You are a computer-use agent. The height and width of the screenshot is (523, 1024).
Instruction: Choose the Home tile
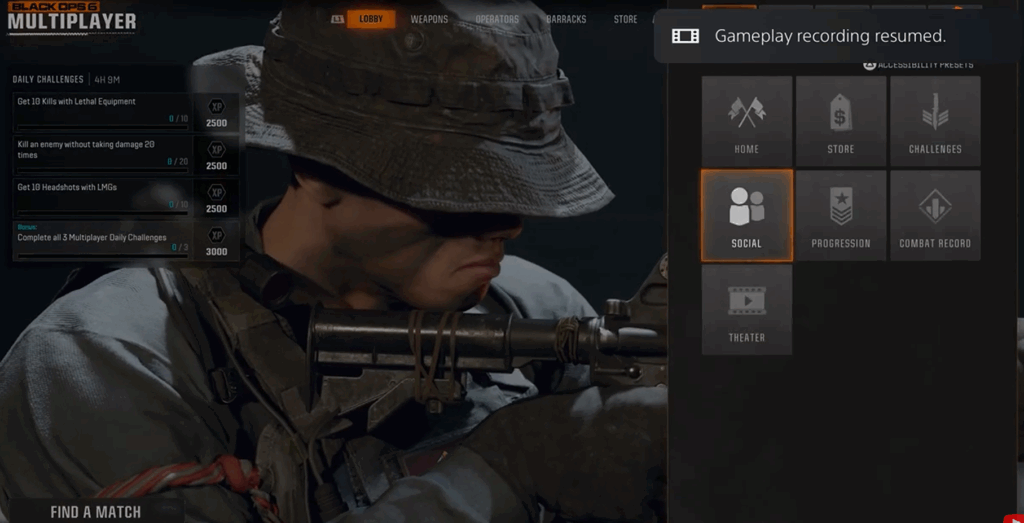point(746,121)
